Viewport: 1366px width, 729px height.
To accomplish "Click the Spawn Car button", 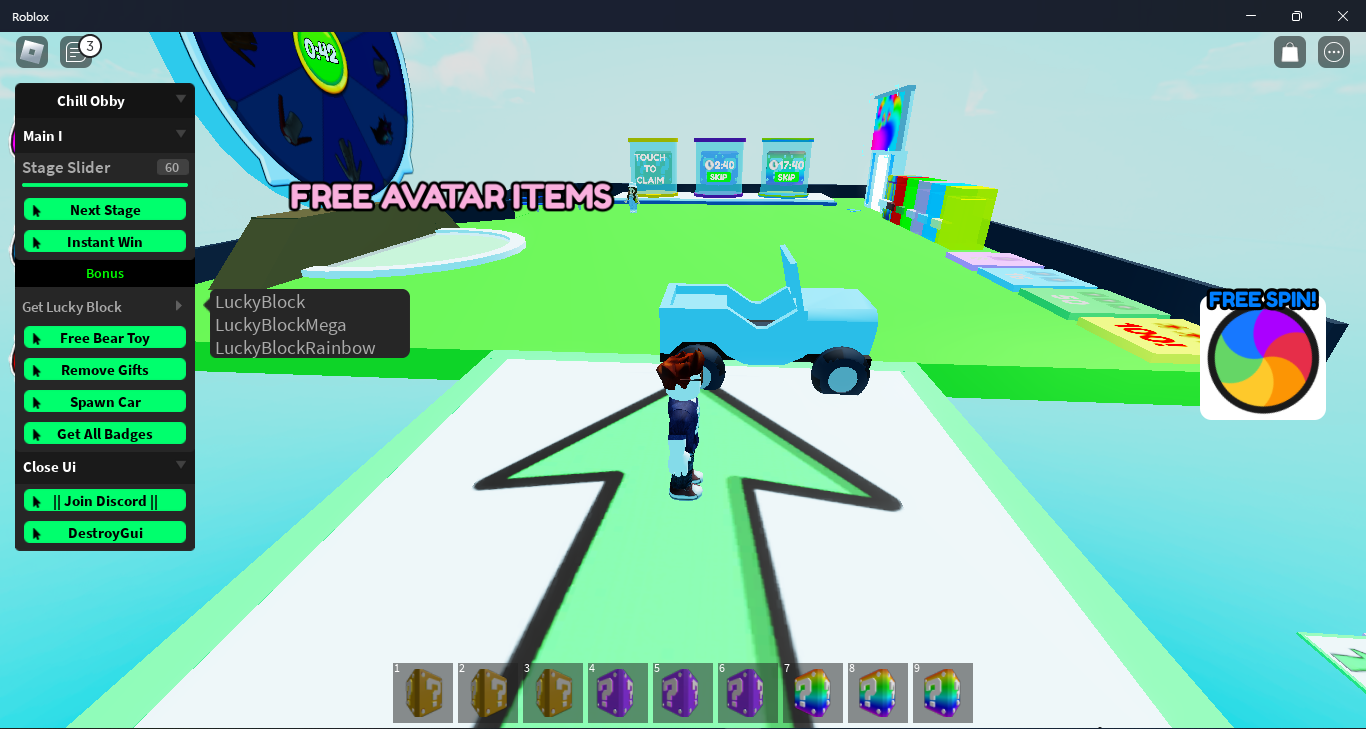I will click(104, 401).
